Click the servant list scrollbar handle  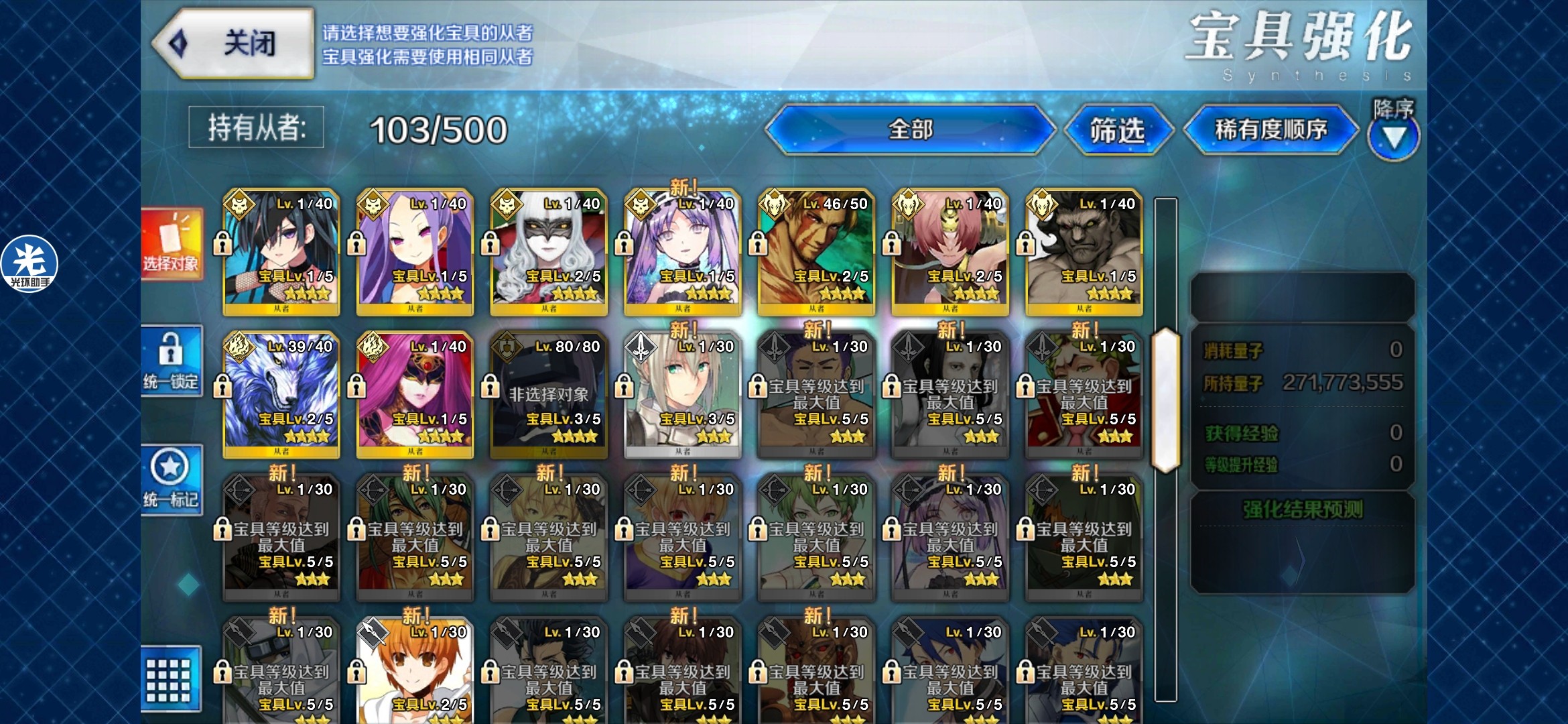click(1165, 400)
